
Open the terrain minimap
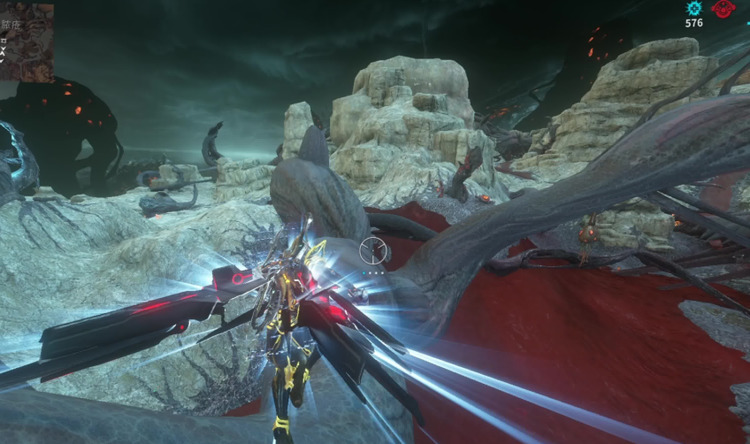[x=26, y=42]
